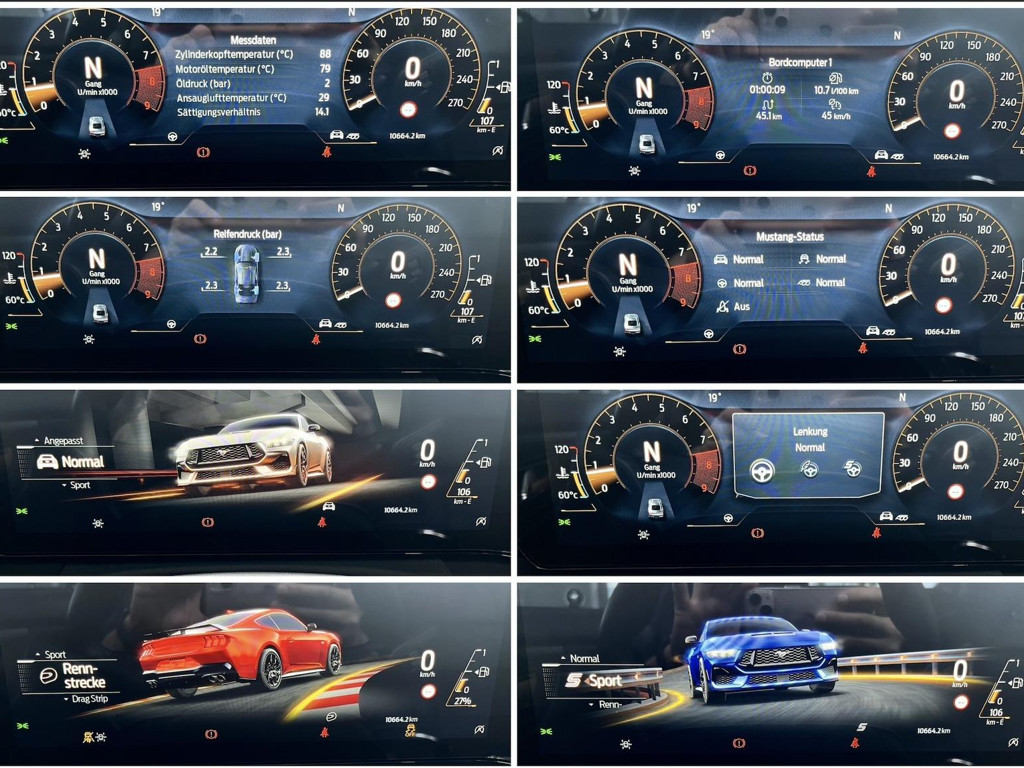Pick the comfort steering wheel icon with leaf

810,469
